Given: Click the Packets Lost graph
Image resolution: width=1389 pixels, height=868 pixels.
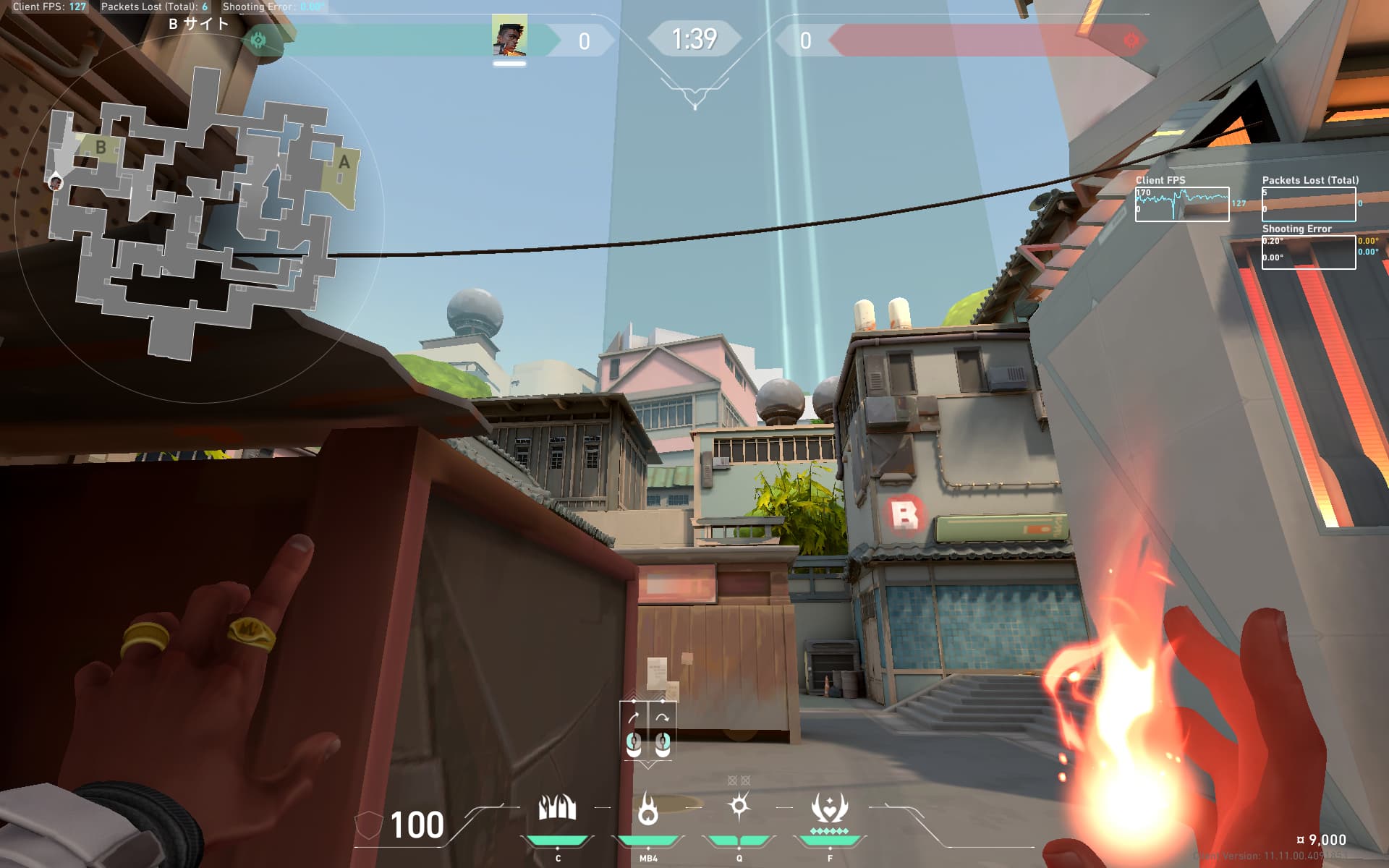Looking at the screenshot, I should pyautogui.click(x=1308, y=204).
